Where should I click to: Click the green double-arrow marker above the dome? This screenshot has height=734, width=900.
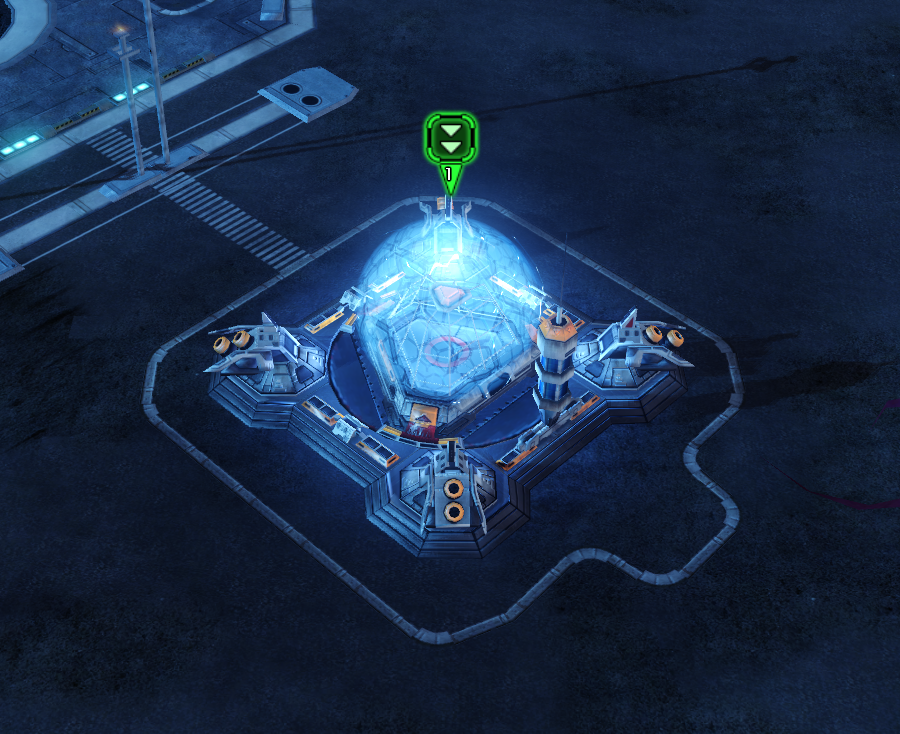(450, 139)
